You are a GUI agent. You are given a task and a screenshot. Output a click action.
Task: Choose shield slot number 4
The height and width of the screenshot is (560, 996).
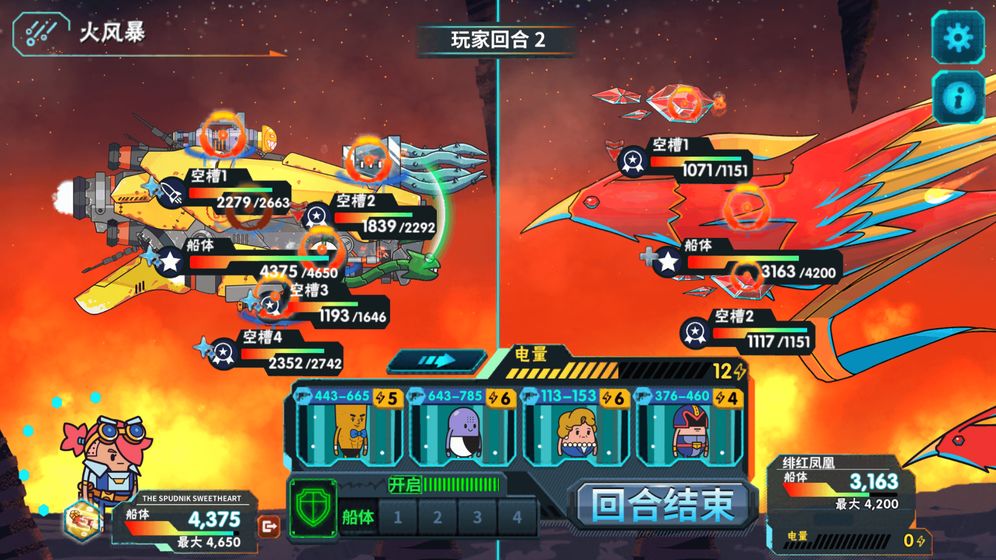(x=517, y=517)
